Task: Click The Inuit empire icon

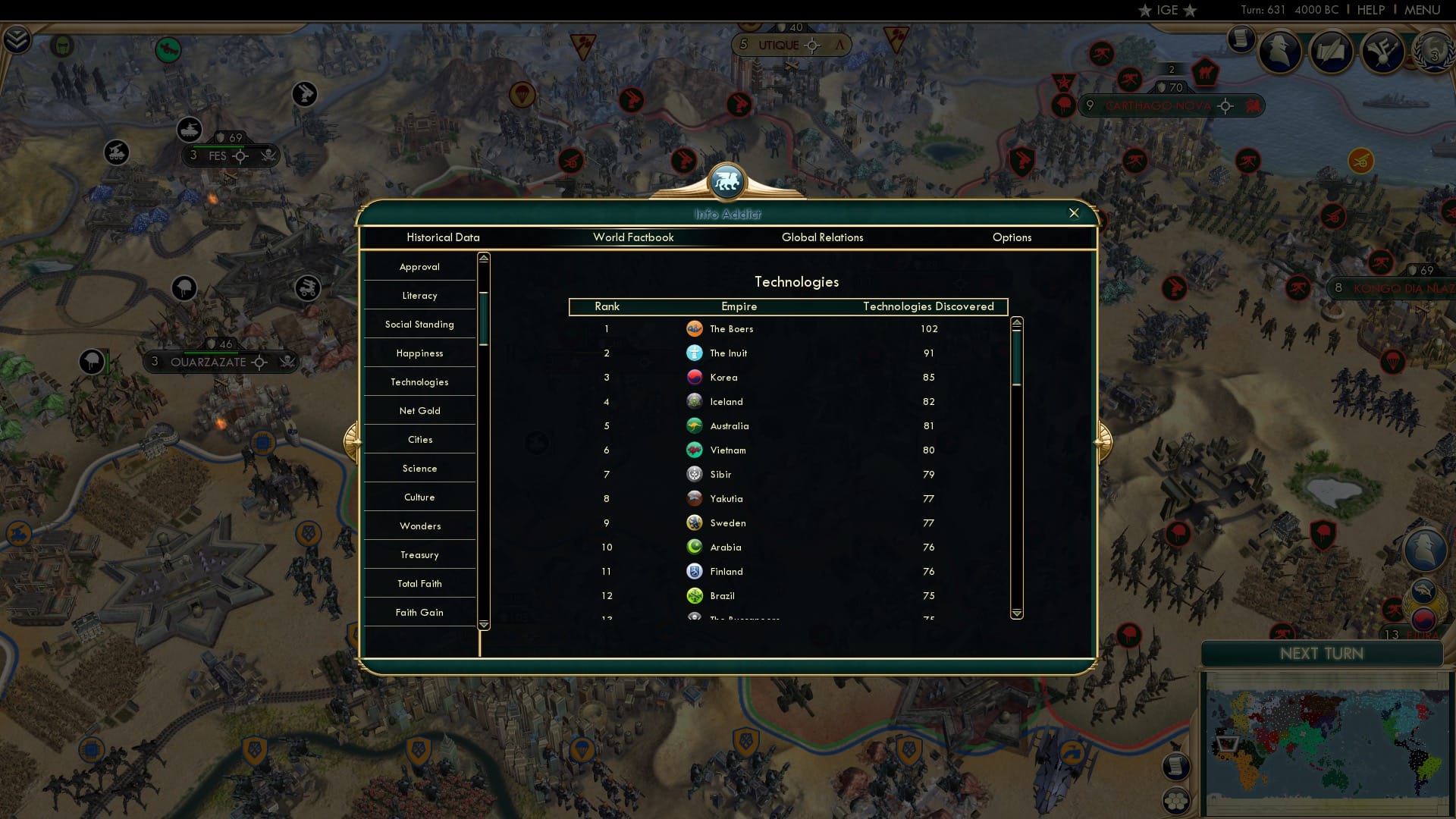Action: coord(695,353)
